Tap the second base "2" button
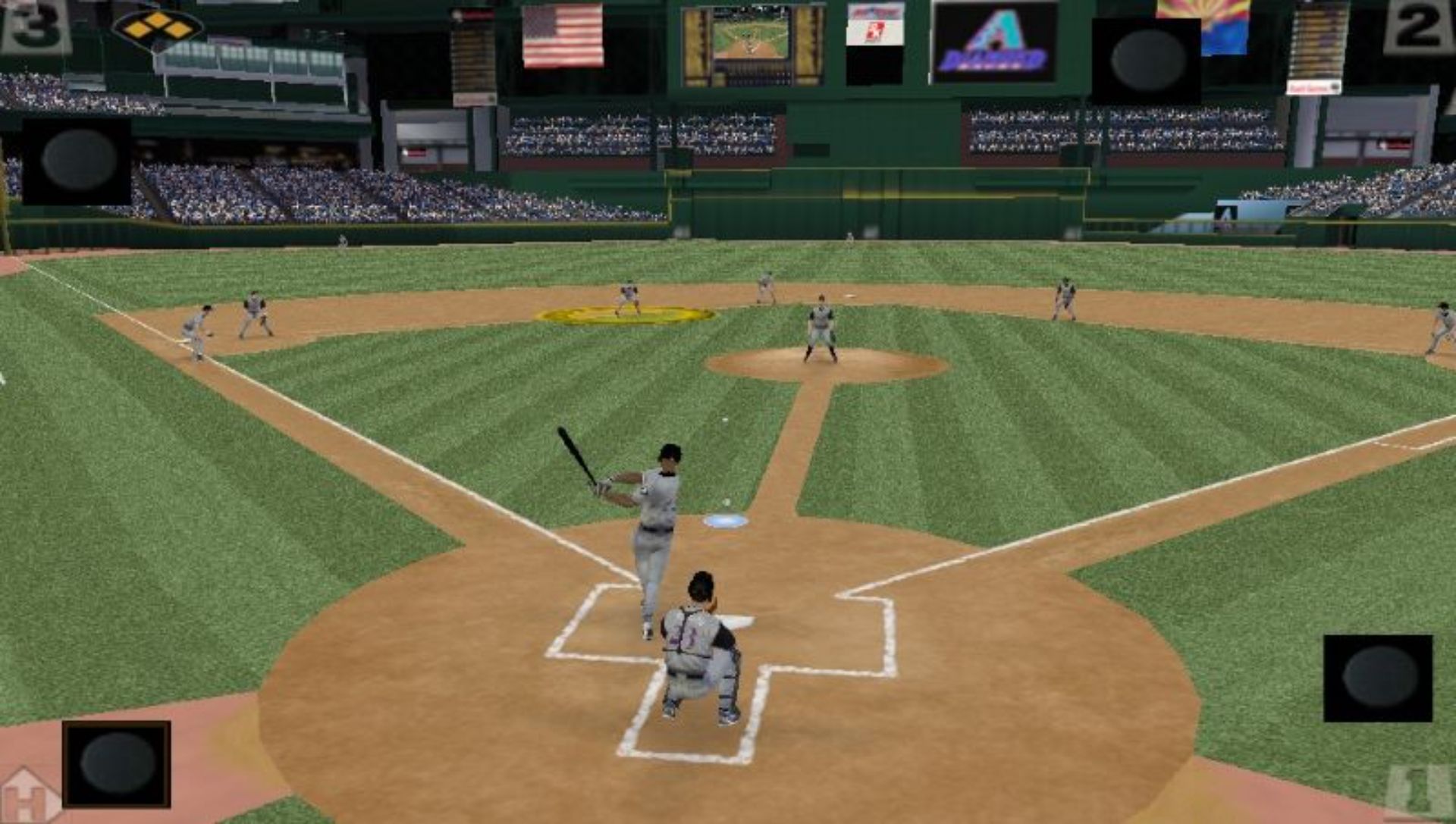Image resolution: width=1456 pixels, height=824 pixels. pos(1418,27)
